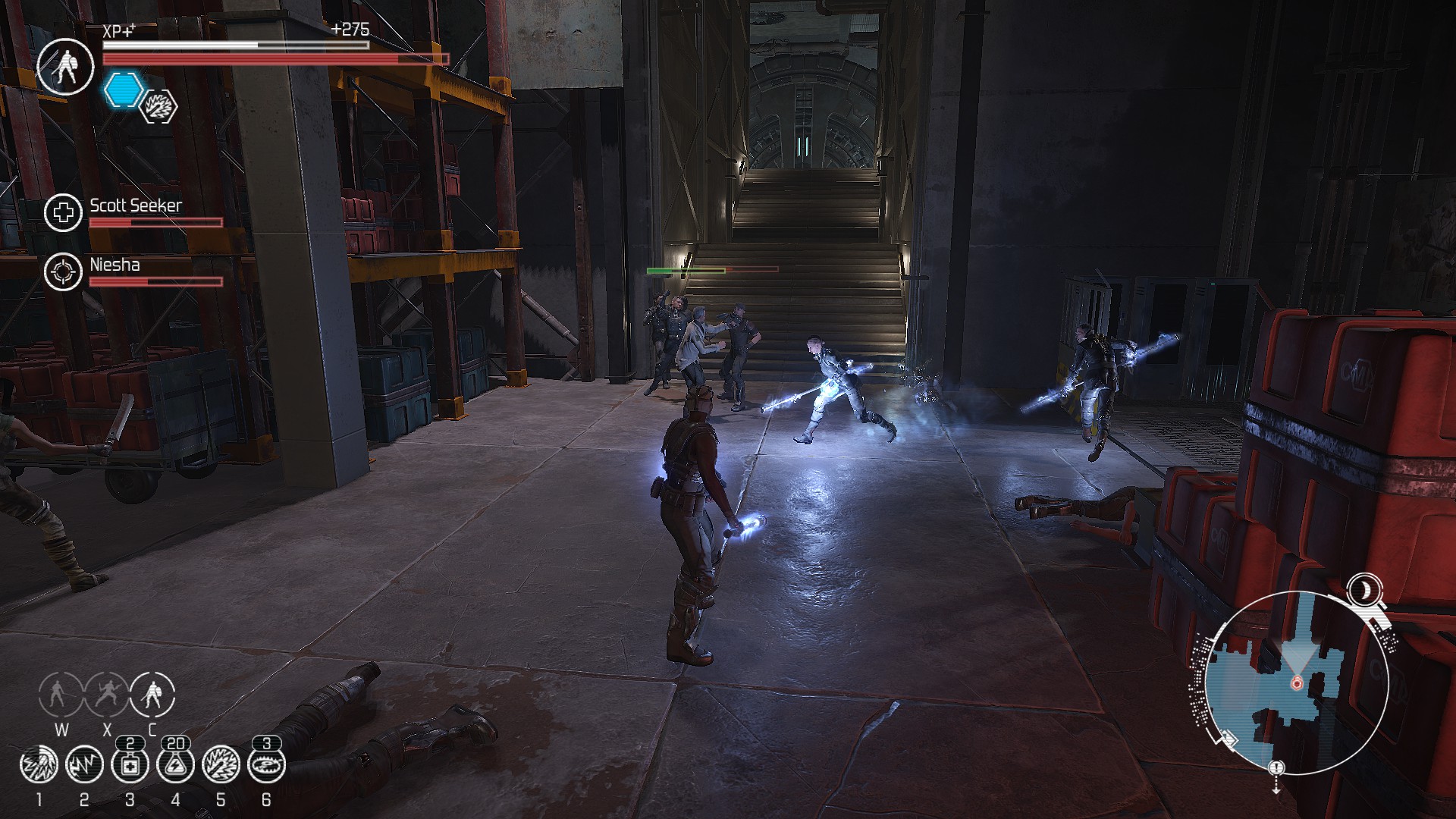This screenshot has width=1456, height=819.
Task: Activate the cooling-down burst ability in slot 1
Action: pyautogui.click(x=39, y=766)
